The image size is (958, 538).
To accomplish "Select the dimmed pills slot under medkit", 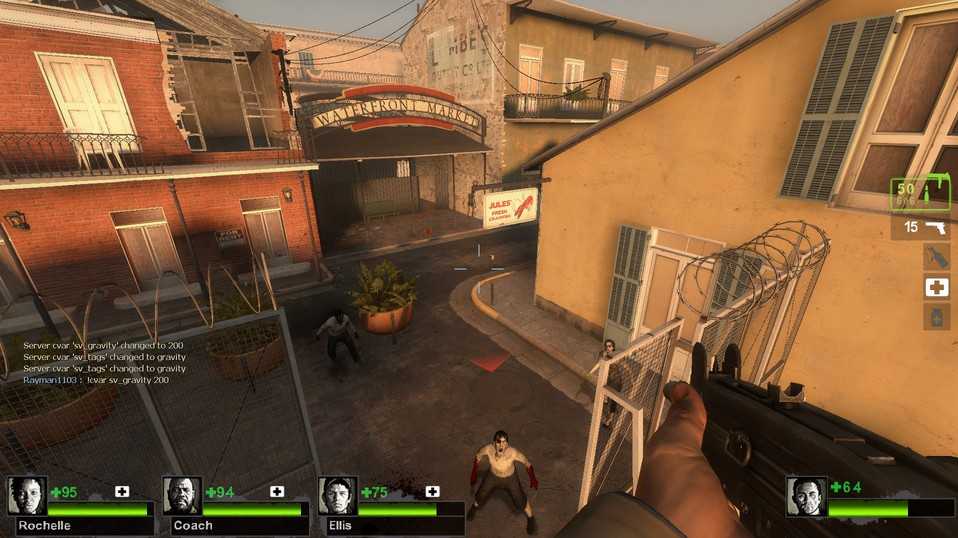I will [936, 317].
